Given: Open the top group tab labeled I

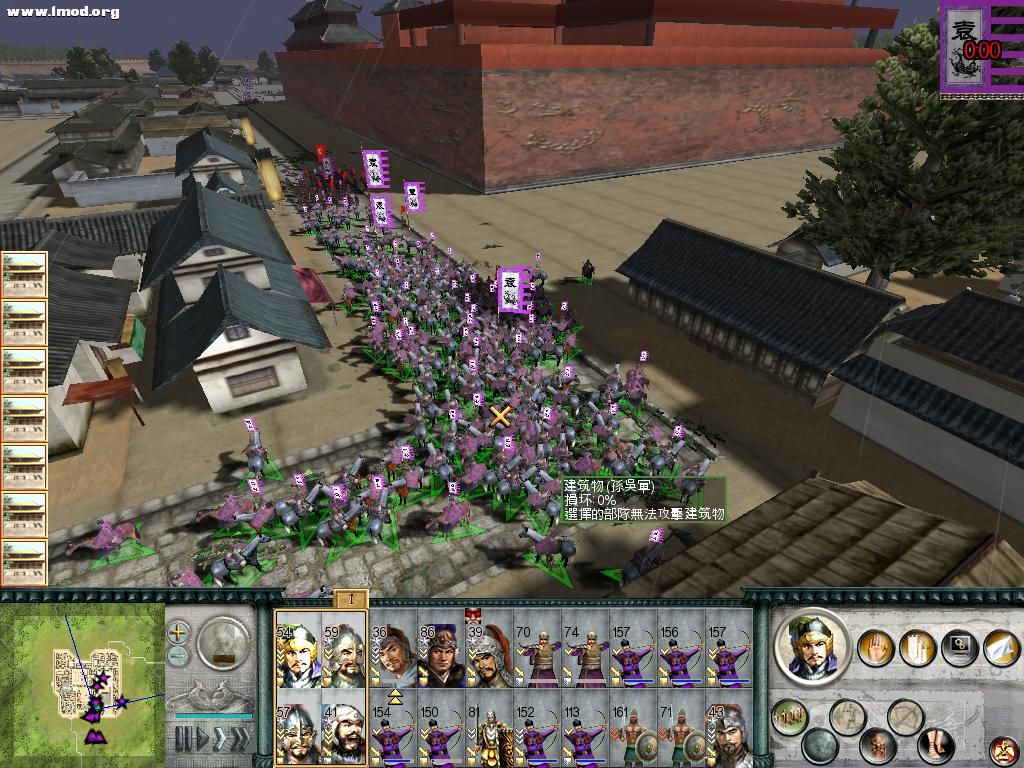Looking at the screenshot, I should coord(350,599).
